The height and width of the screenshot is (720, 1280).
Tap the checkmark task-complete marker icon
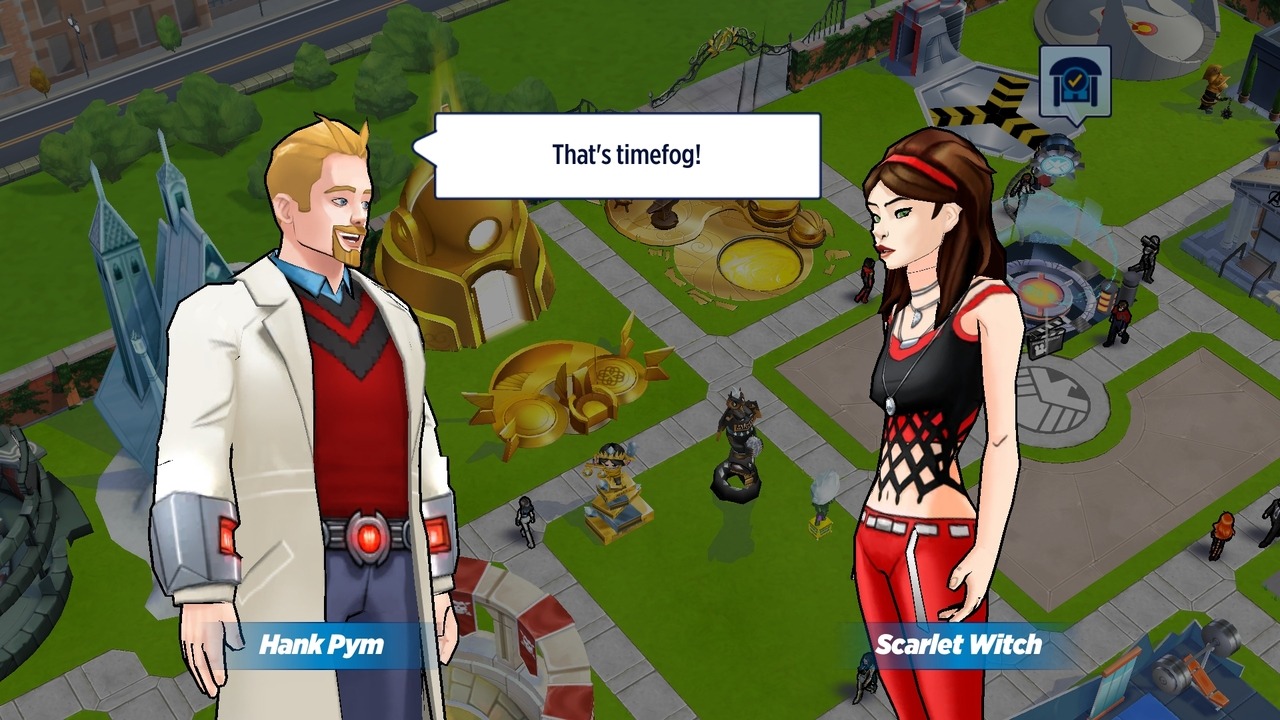tap(1075, 83)
